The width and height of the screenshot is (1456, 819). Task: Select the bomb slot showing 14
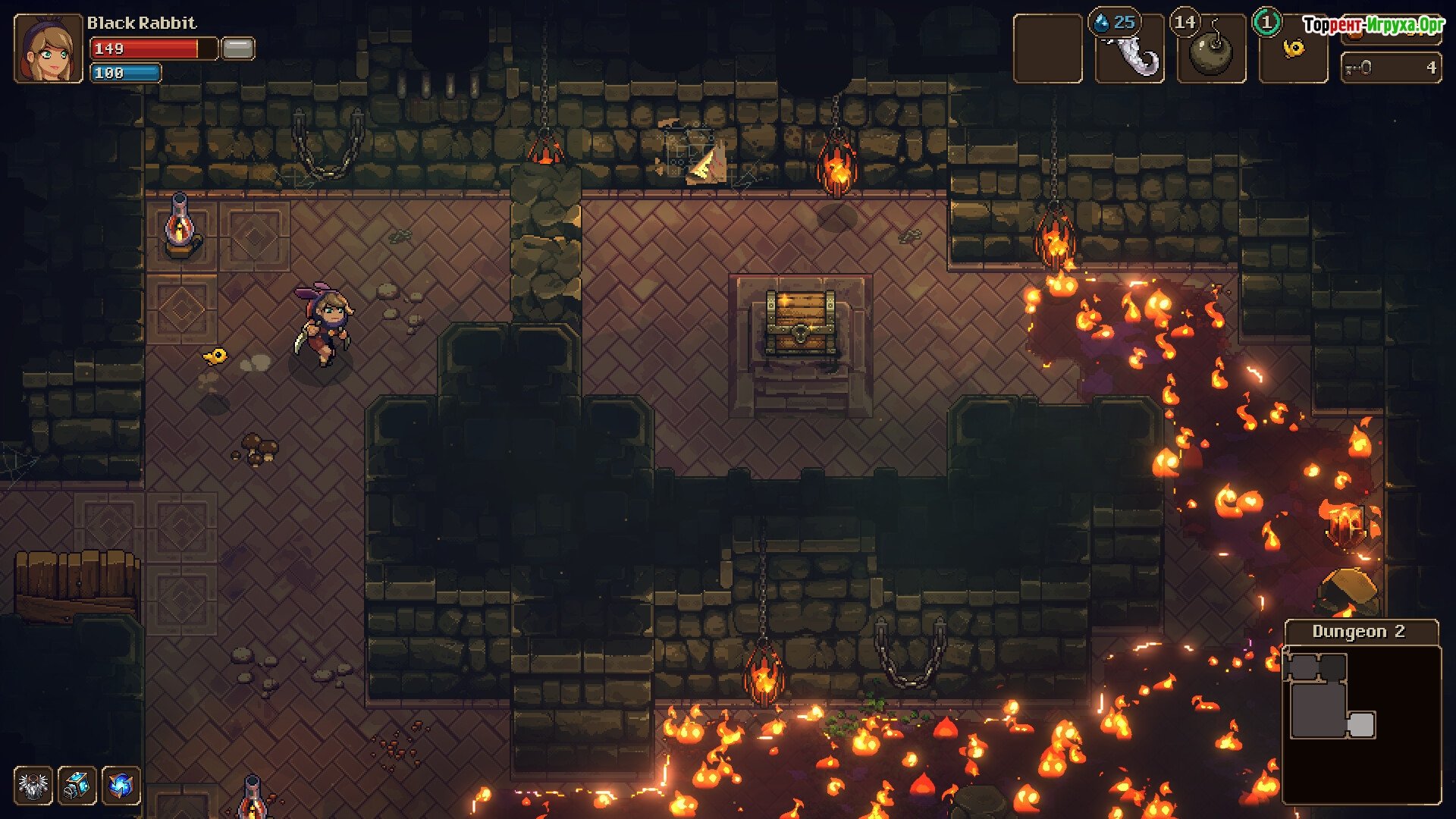pyautogui.click(x=1211, y=49)
